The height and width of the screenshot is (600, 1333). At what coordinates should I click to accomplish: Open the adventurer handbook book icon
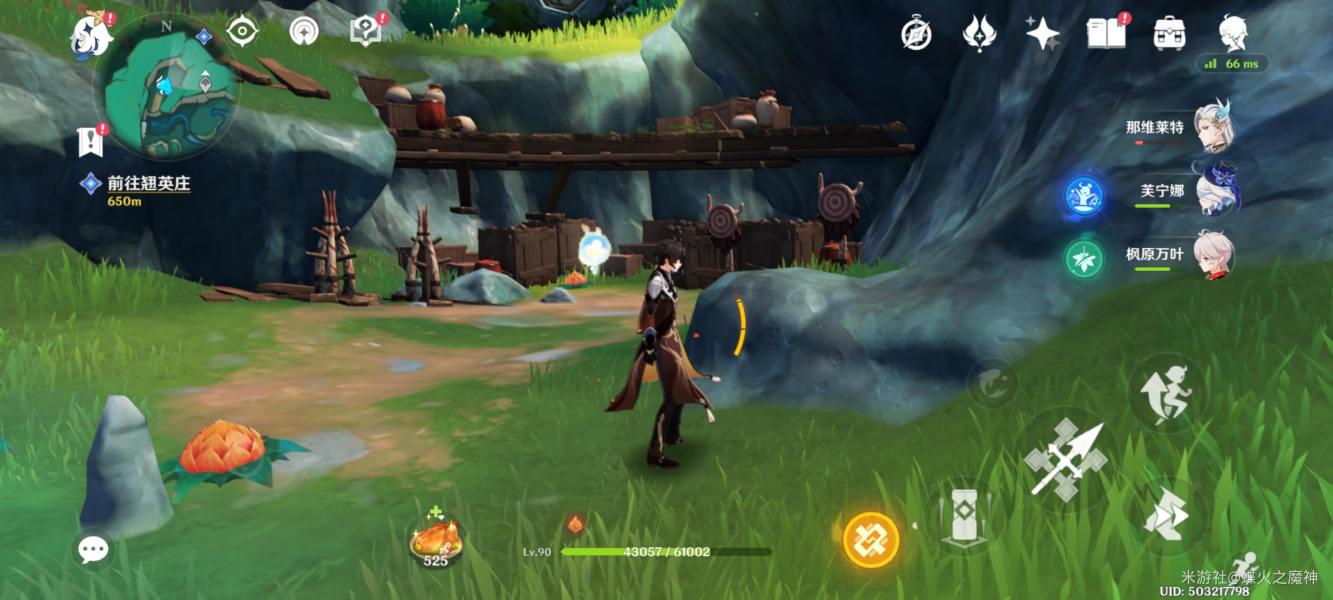coord(1104,34)
